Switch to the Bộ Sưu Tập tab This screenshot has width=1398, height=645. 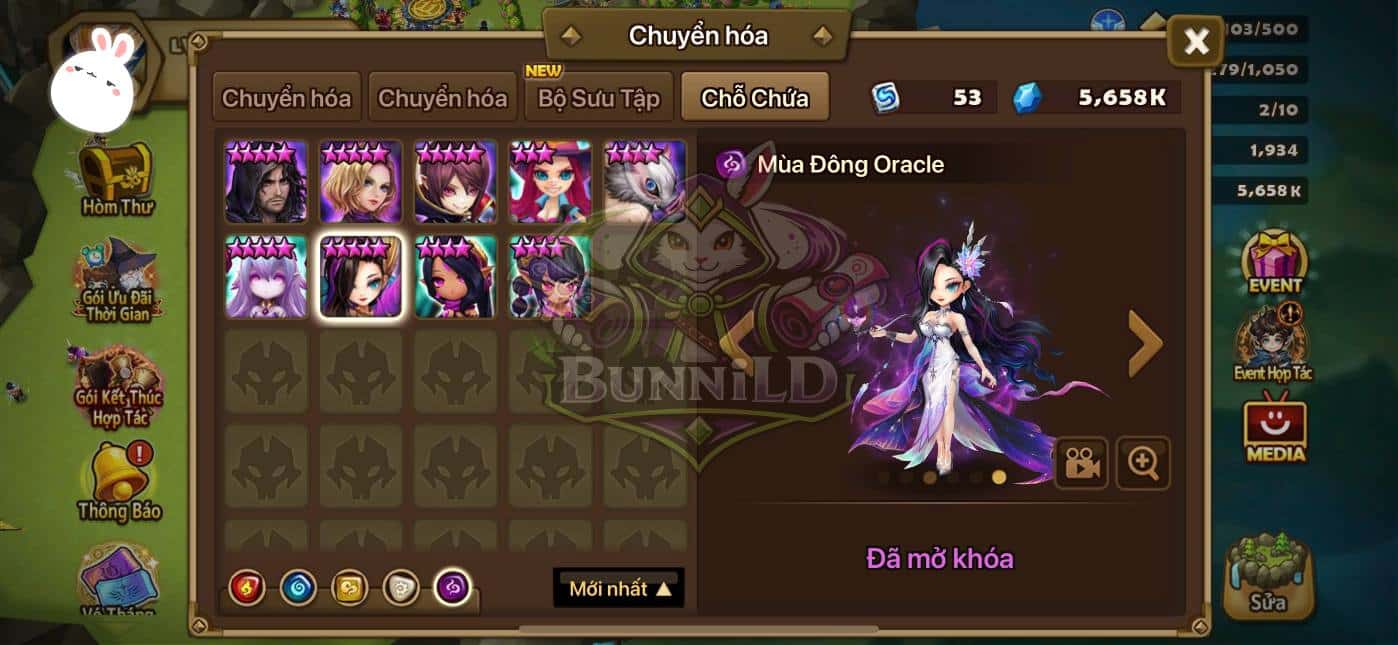coord(599,98)
